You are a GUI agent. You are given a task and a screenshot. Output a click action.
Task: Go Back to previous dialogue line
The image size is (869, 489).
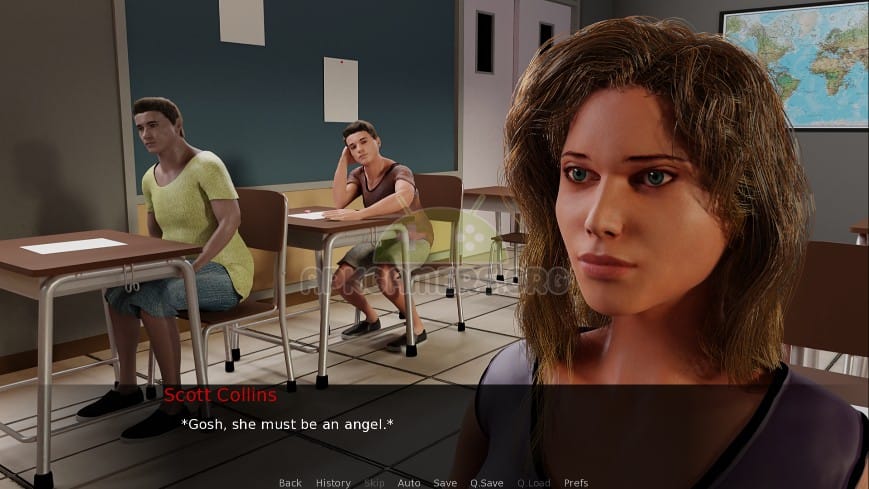click(x=290, y=483)
